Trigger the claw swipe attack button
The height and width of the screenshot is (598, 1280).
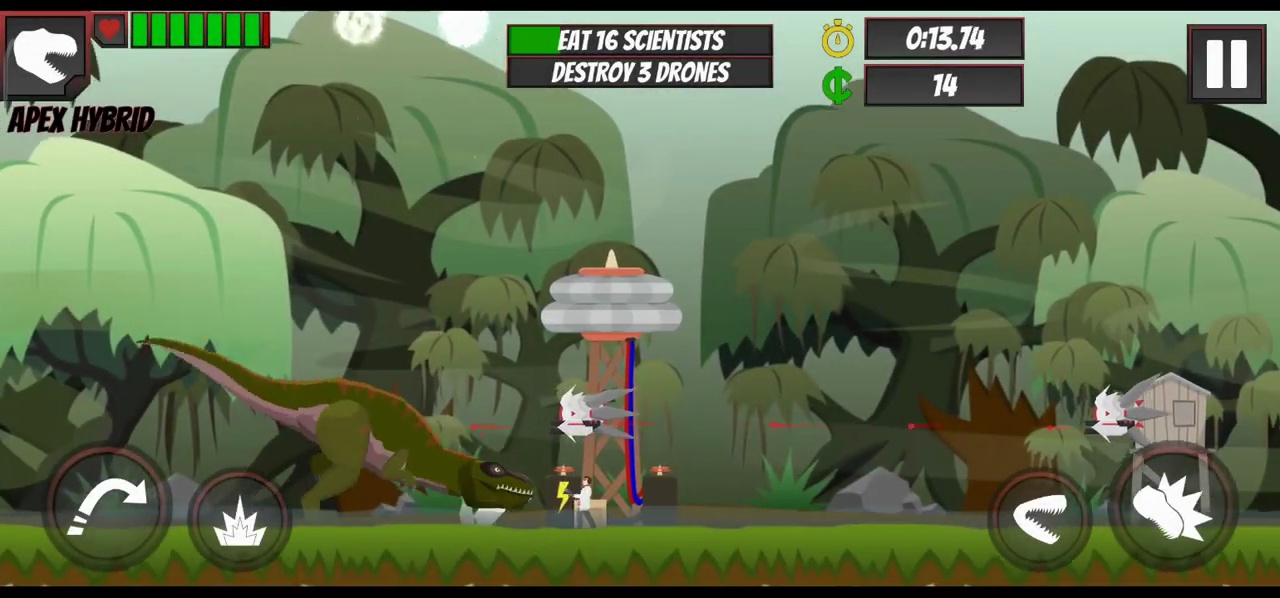tap(1172, 511)
